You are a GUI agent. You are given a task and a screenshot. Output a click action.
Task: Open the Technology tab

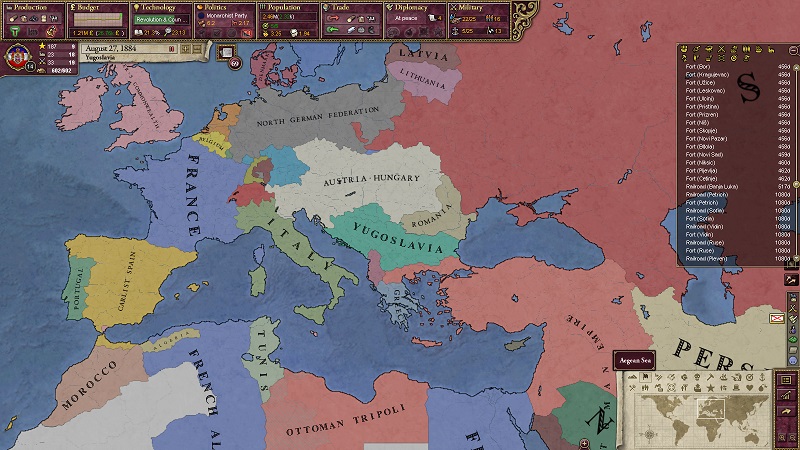[x=160, y=7]
